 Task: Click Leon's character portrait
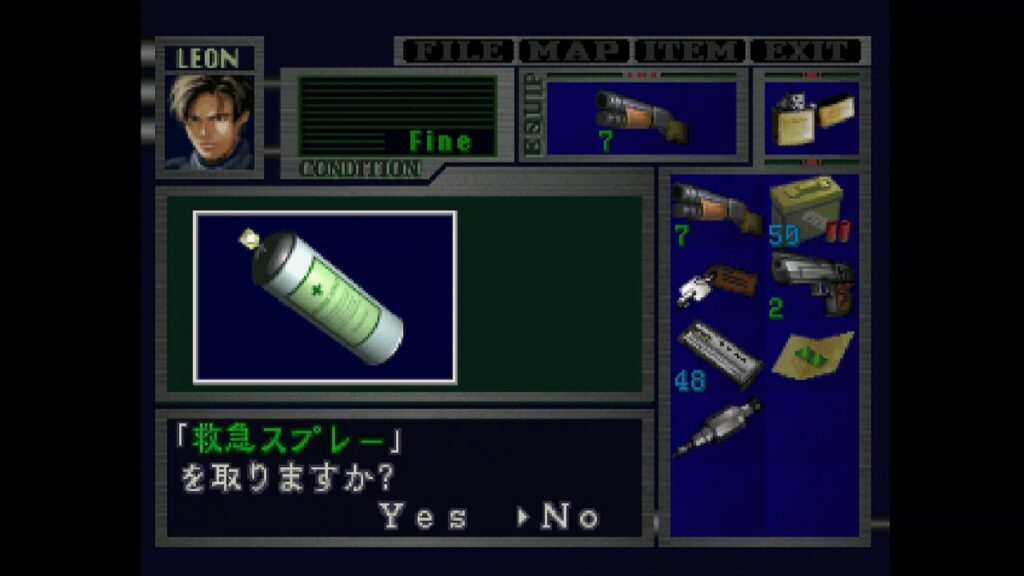click(210, 122)
